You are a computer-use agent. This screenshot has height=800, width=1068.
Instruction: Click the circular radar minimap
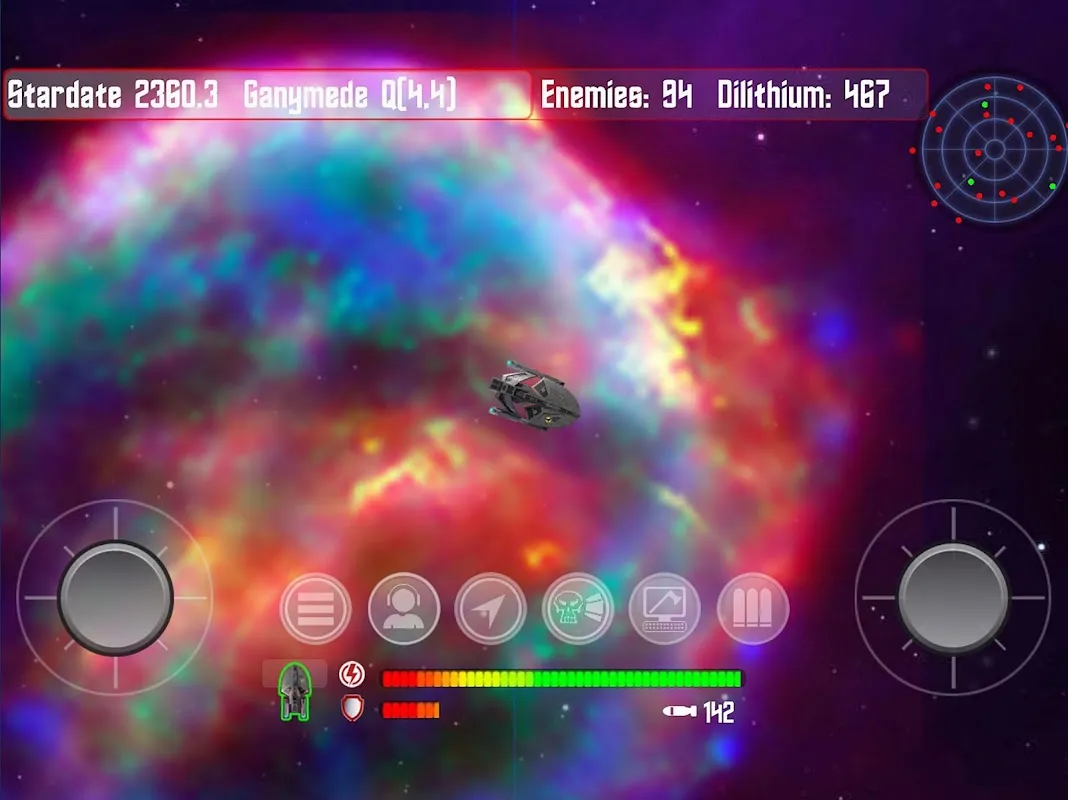[994, 150]
